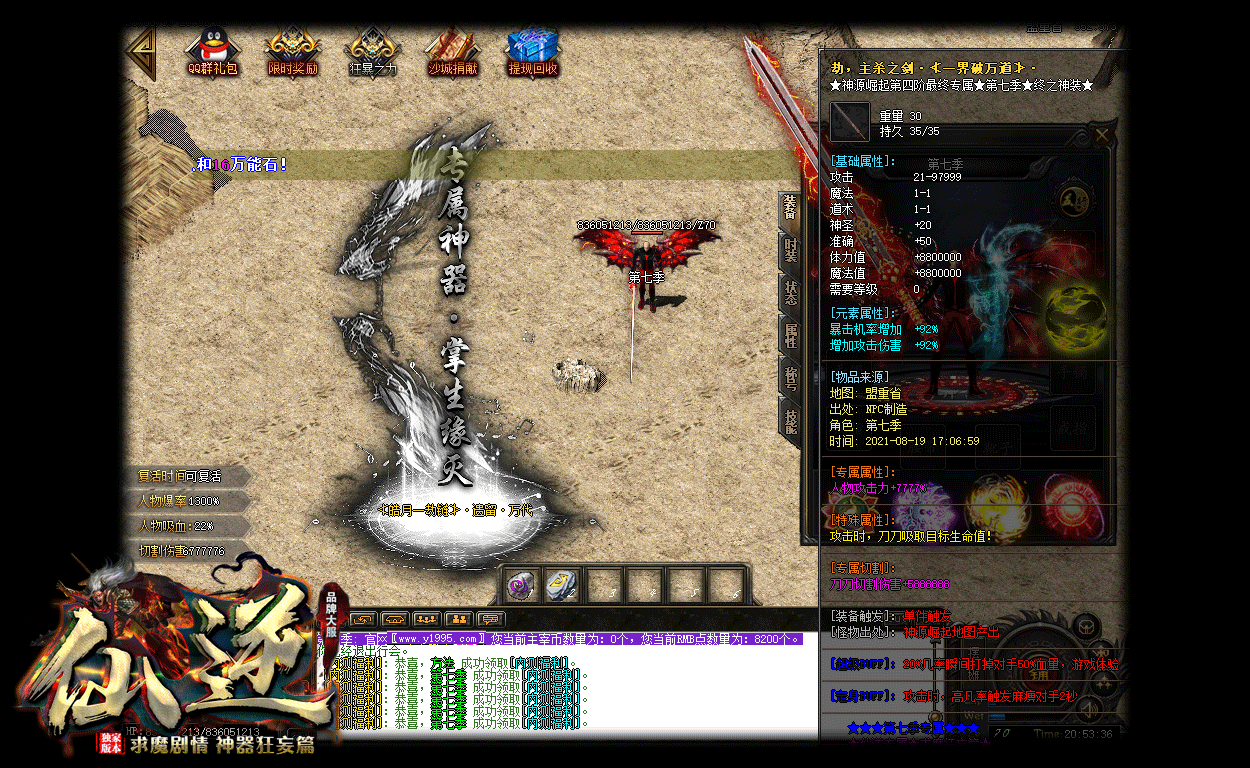This screenshot has width=1250, height=768.
Task: Use the yellow rune stone in slot 2
Action: 561,586
